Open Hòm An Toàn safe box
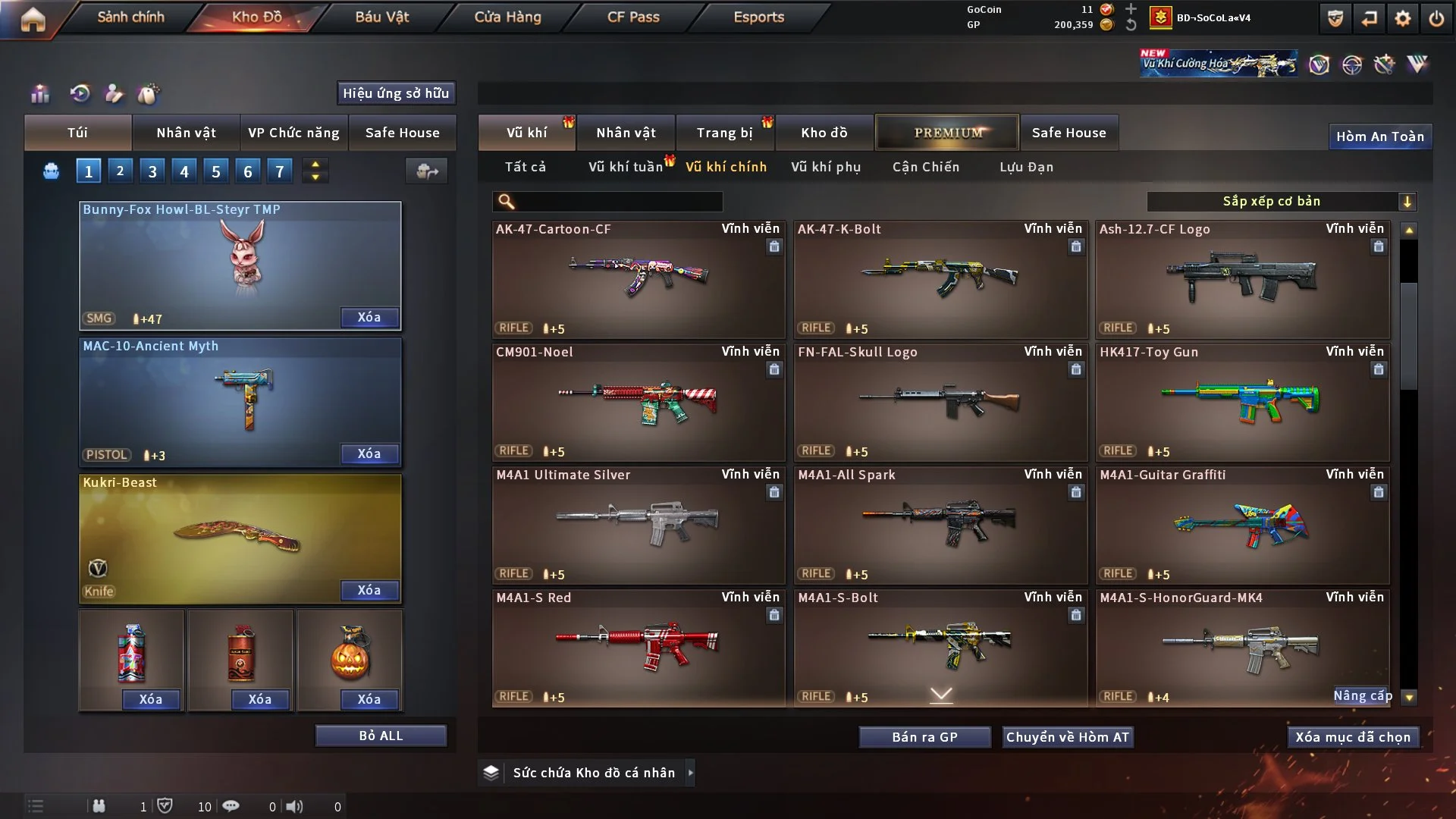 1379,136
